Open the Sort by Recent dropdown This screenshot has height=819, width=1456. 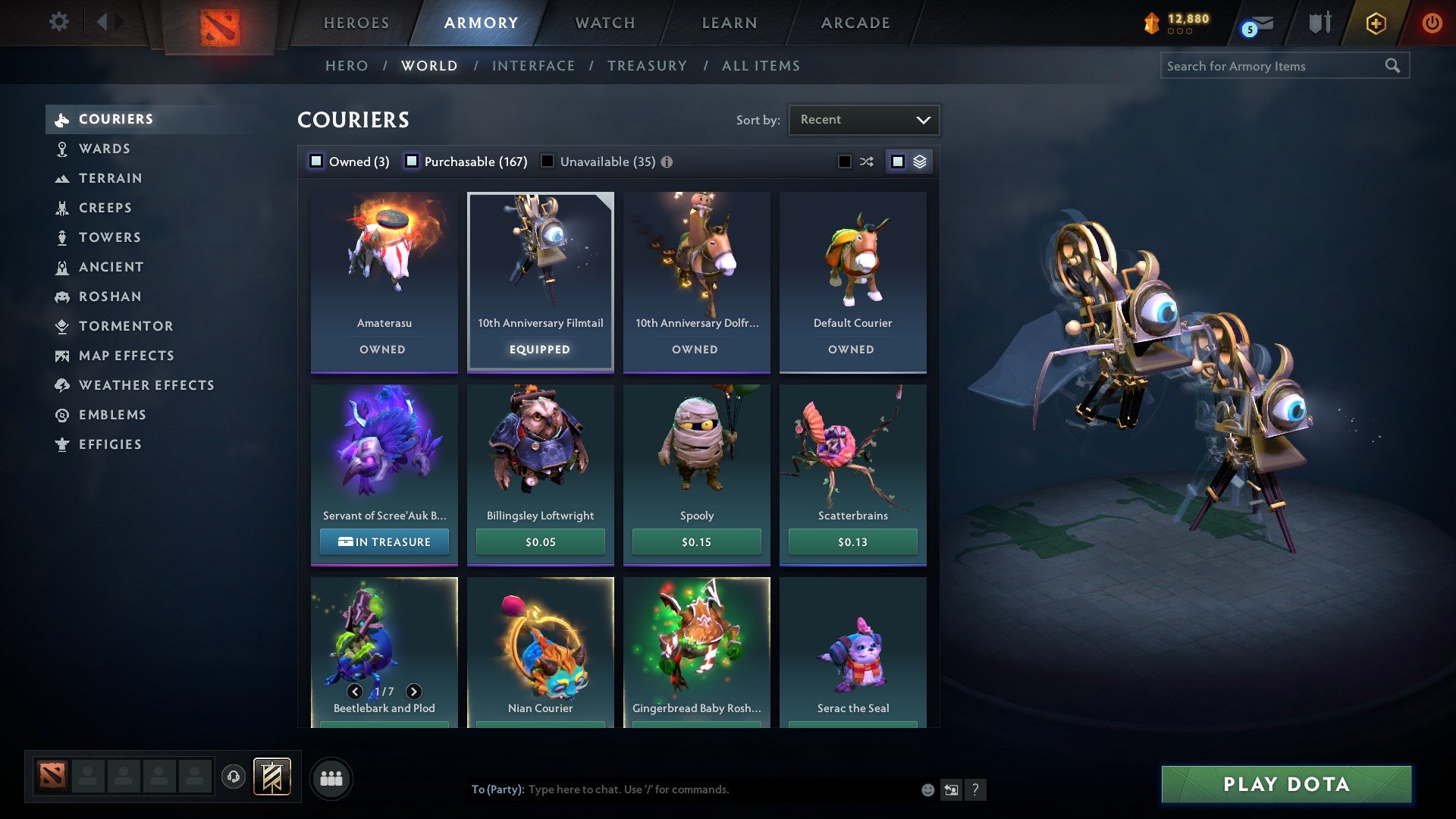click(863, 119)
